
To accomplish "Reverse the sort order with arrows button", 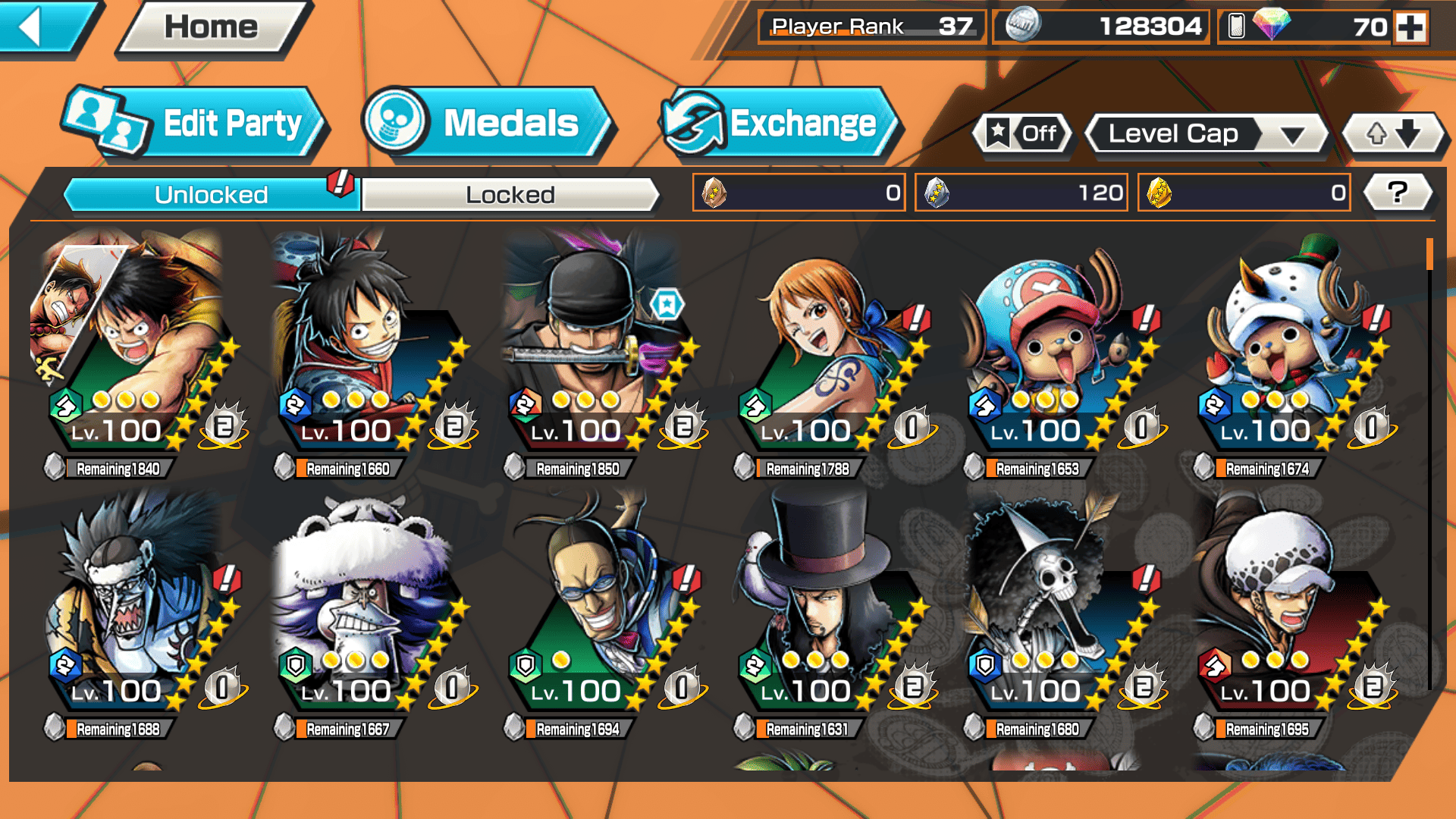I will 1393,134.
